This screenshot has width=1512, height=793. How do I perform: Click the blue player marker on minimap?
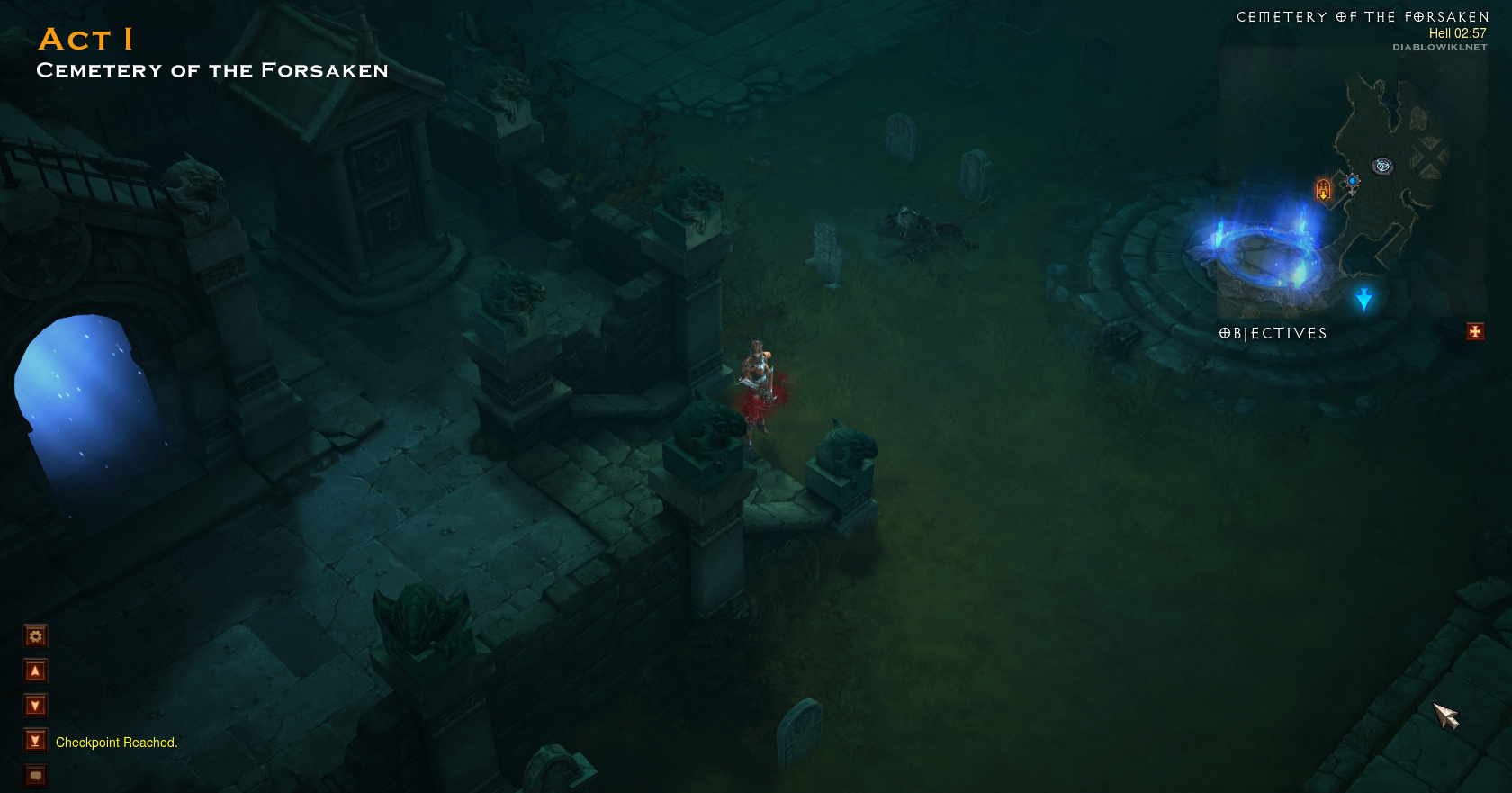pos(1352,182)
